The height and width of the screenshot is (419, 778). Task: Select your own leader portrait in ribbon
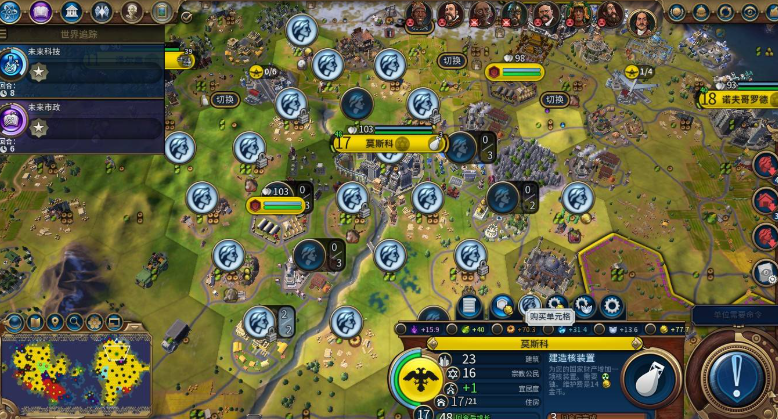tap(642, 20)
